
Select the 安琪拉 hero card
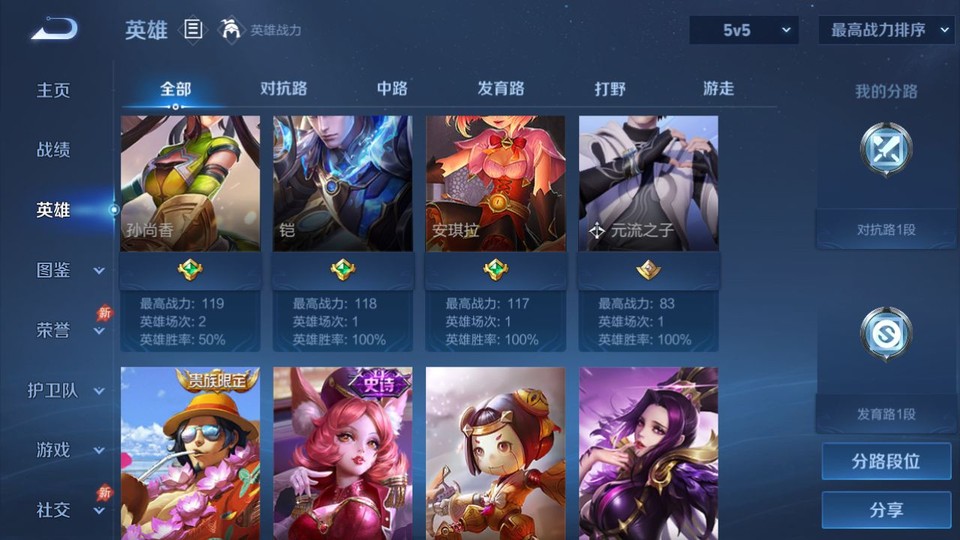[496, 183]
